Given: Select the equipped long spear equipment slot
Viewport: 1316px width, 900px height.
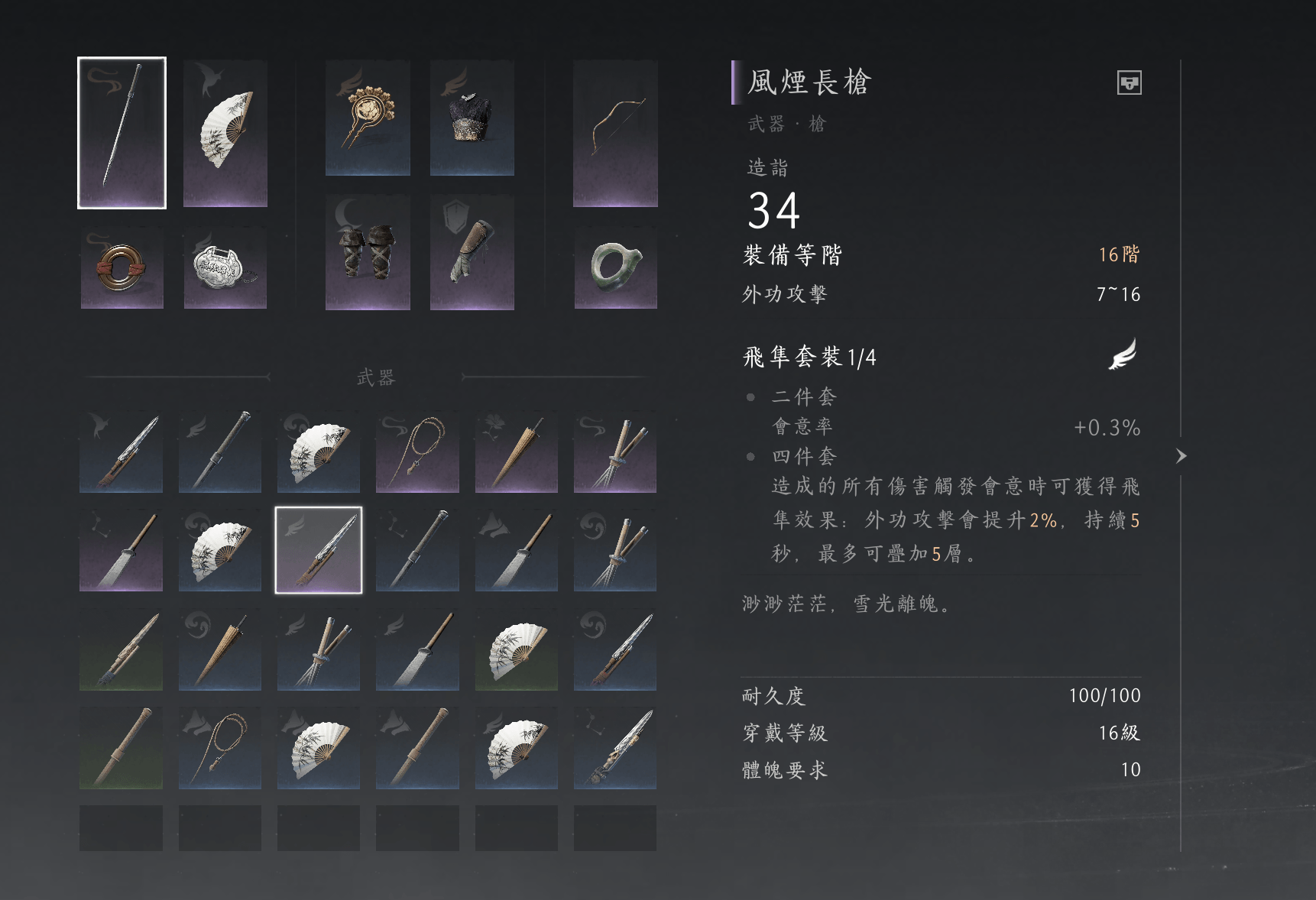Looking at the screenshot, I should point(122,131).
